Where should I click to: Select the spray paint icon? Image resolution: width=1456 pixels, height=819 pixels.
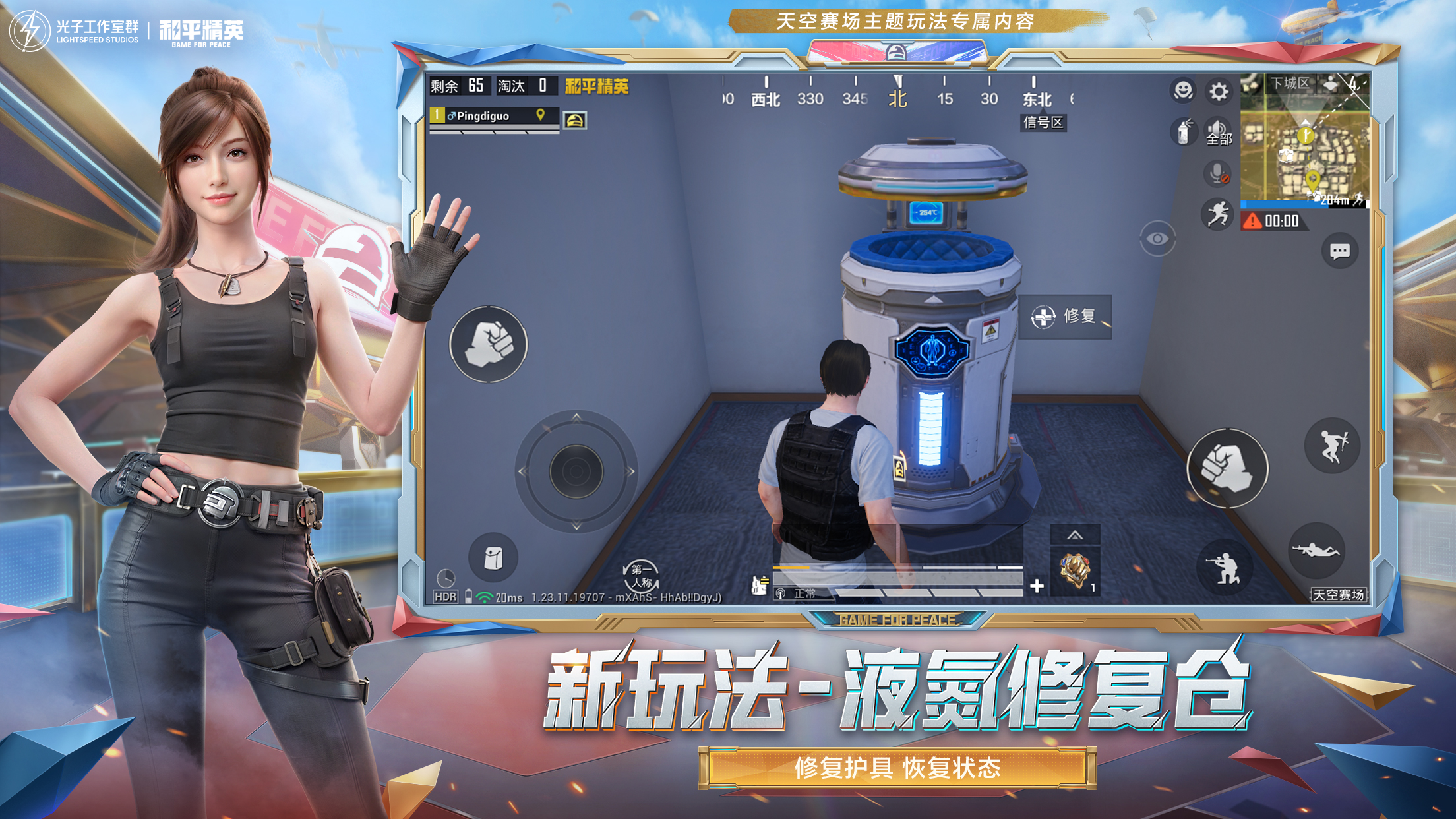tap(1184, 133)
